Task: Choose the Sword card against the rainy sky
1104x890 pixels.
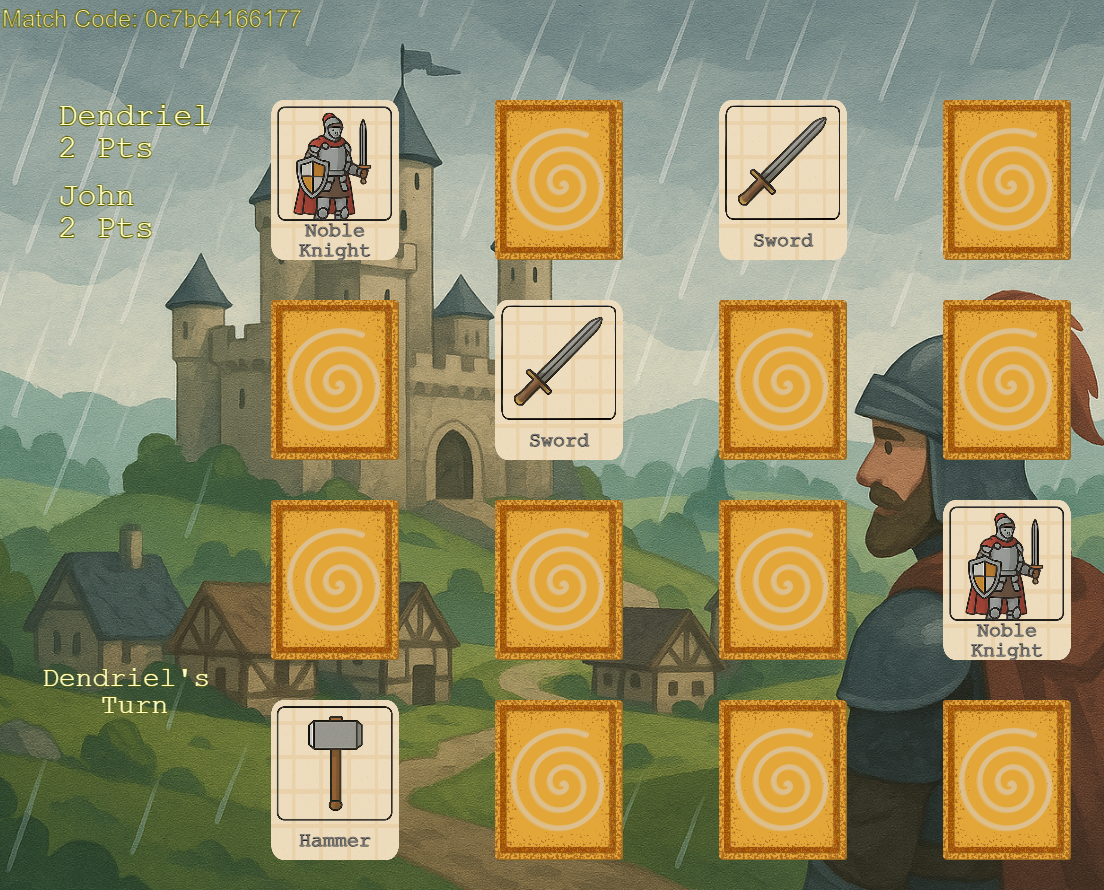Action: point(783,179)
